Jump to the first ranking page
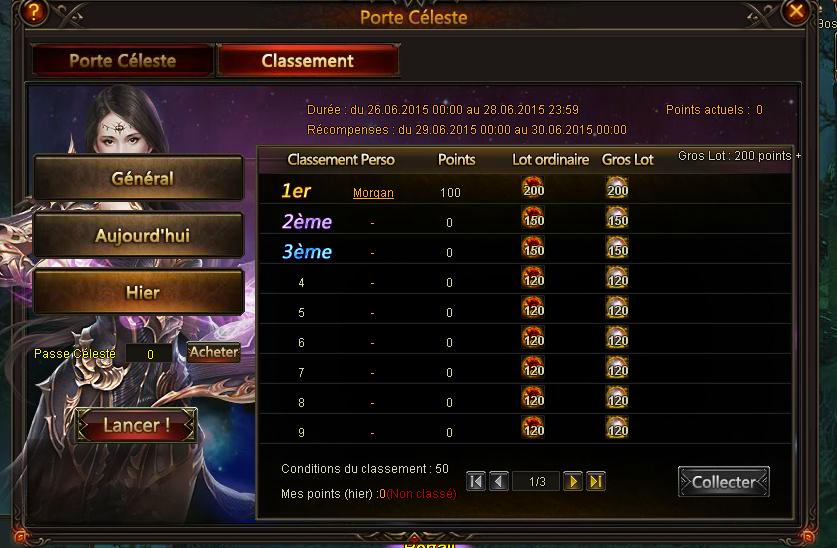The width and height of the screenshot is (837, 548). (476, 482)
